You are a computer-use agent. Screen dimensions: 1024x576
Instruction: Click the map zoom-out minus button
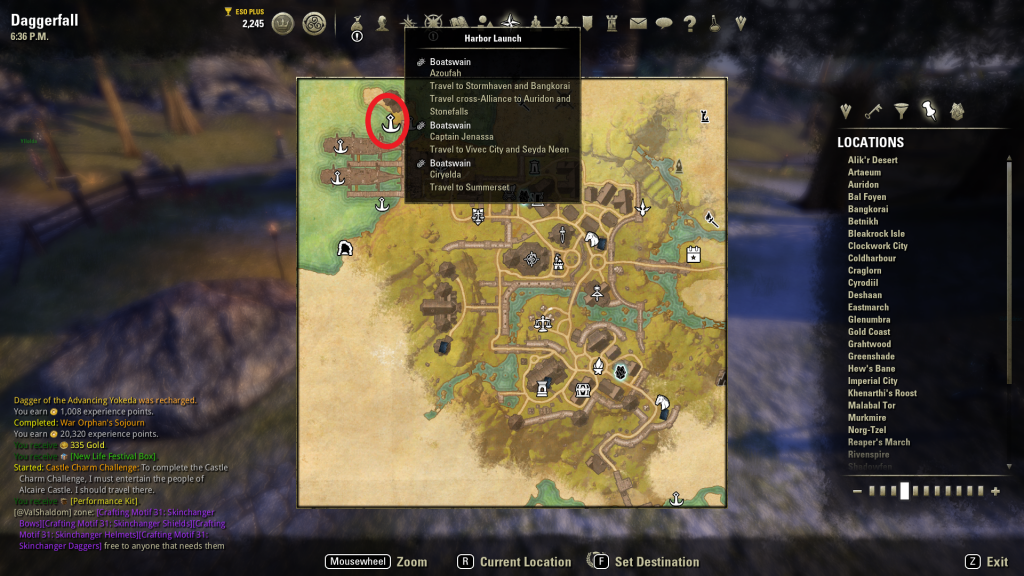[x=857, y=491]
